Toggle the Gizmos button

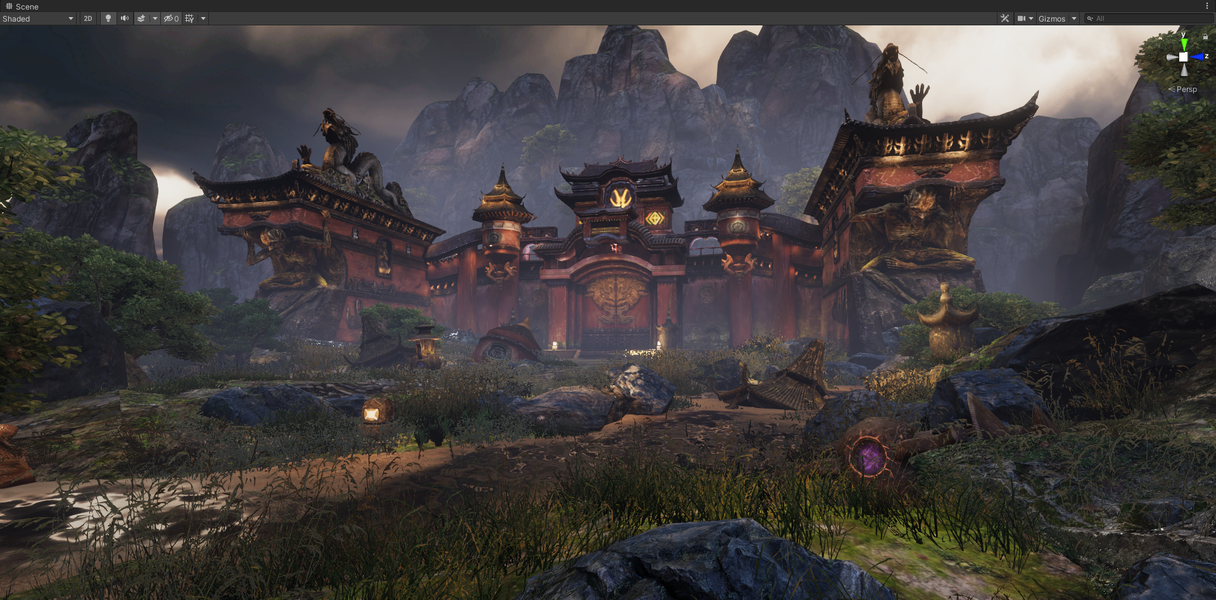[1052, 18]
